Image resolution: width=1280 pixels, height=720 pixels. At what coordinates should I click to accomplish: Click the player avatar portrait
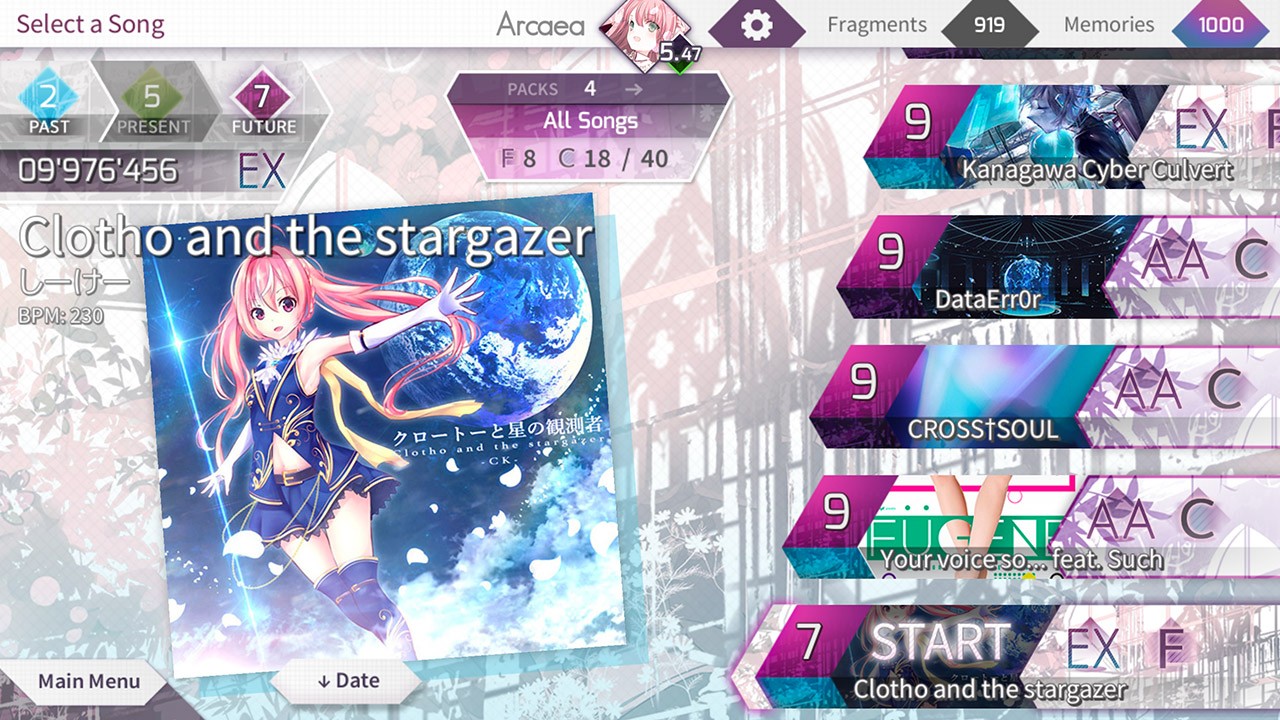click(637, 22)
